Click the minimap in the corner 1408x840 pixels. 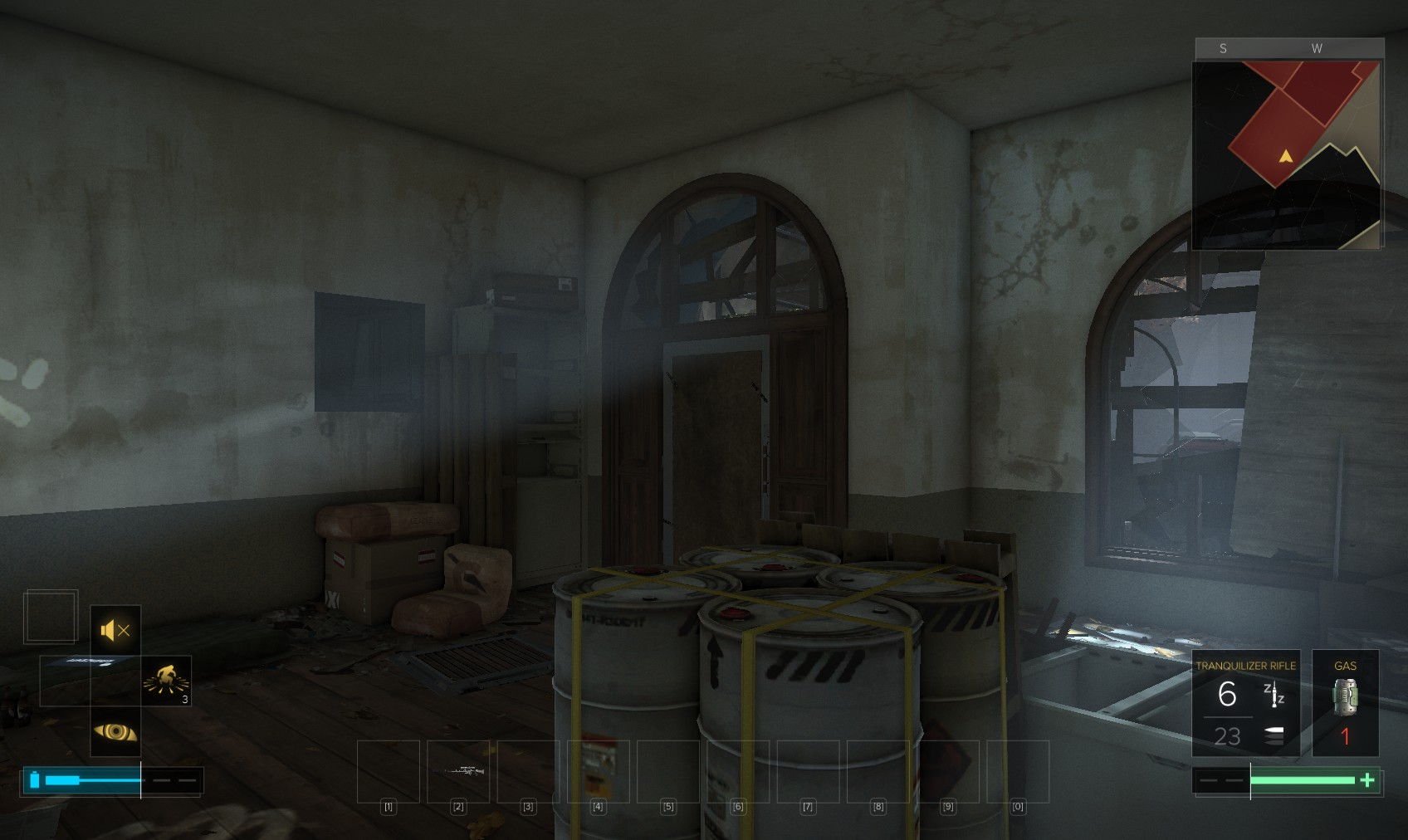pos(1287,154)
